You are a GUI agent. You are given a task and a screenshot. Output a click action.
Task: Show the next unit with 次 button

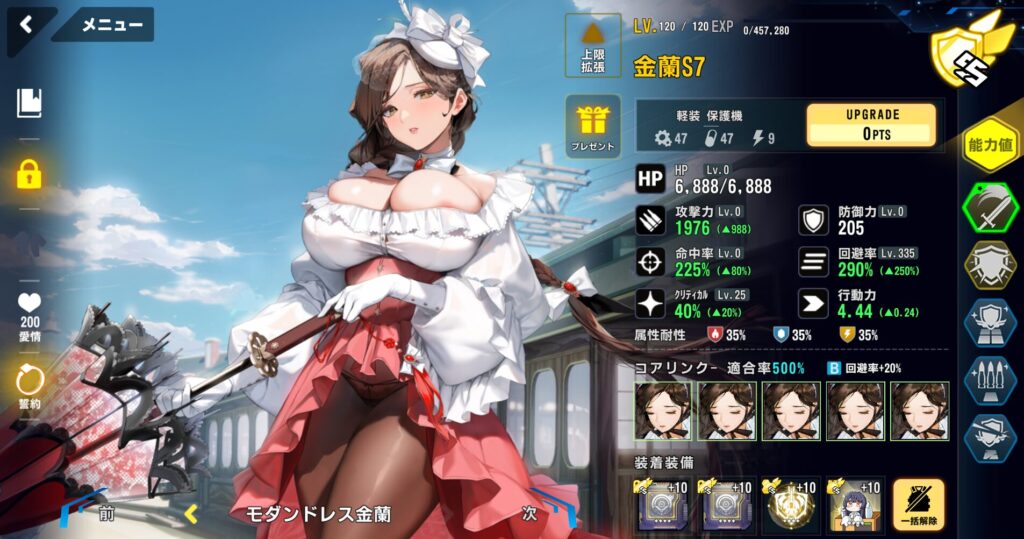[x=530, y=515]
